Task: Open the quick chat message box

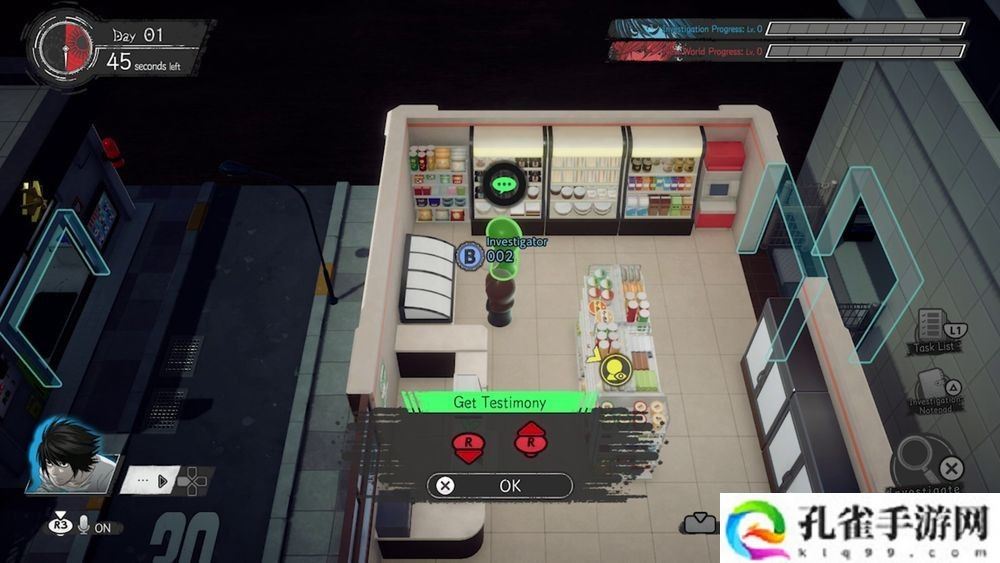Action: 150,479
